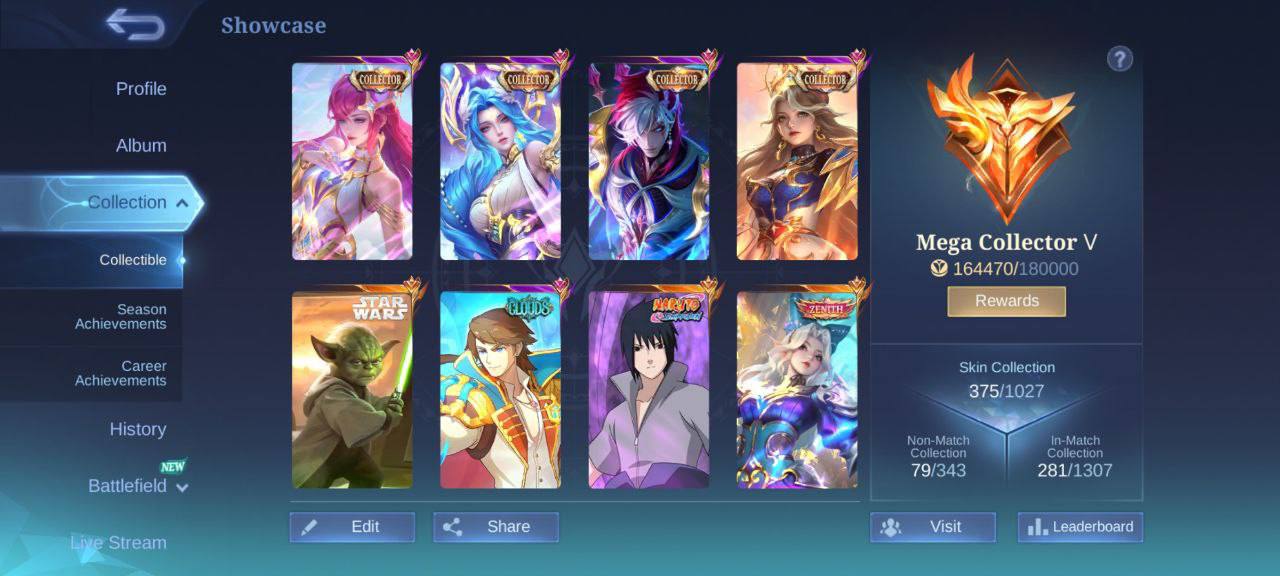Open the Live Stream section
The image size is (1280, 576).
[118, 543]
